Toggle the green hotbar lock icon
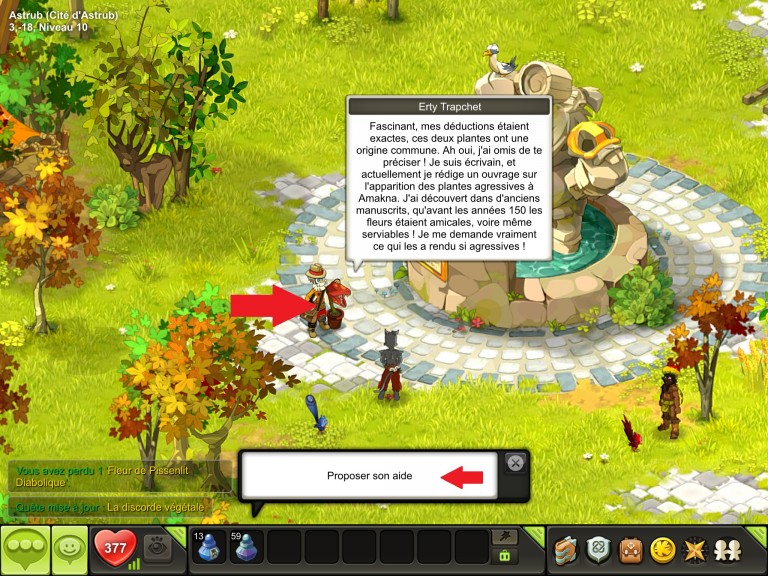The image size is (768, 576). pos(504,557)
